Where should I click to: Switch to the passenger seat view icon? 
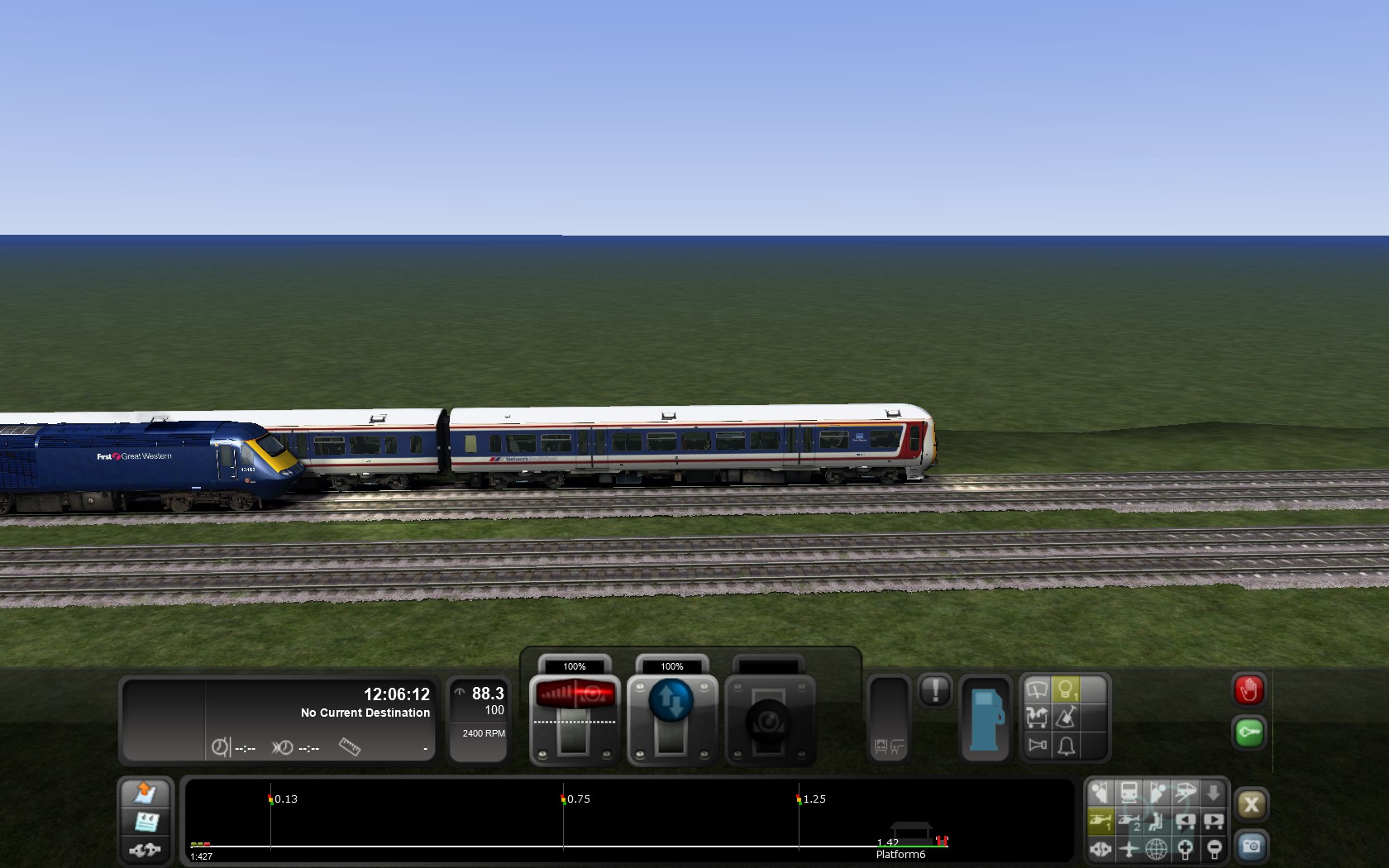pyautogui.click(x=1156, y=821)
